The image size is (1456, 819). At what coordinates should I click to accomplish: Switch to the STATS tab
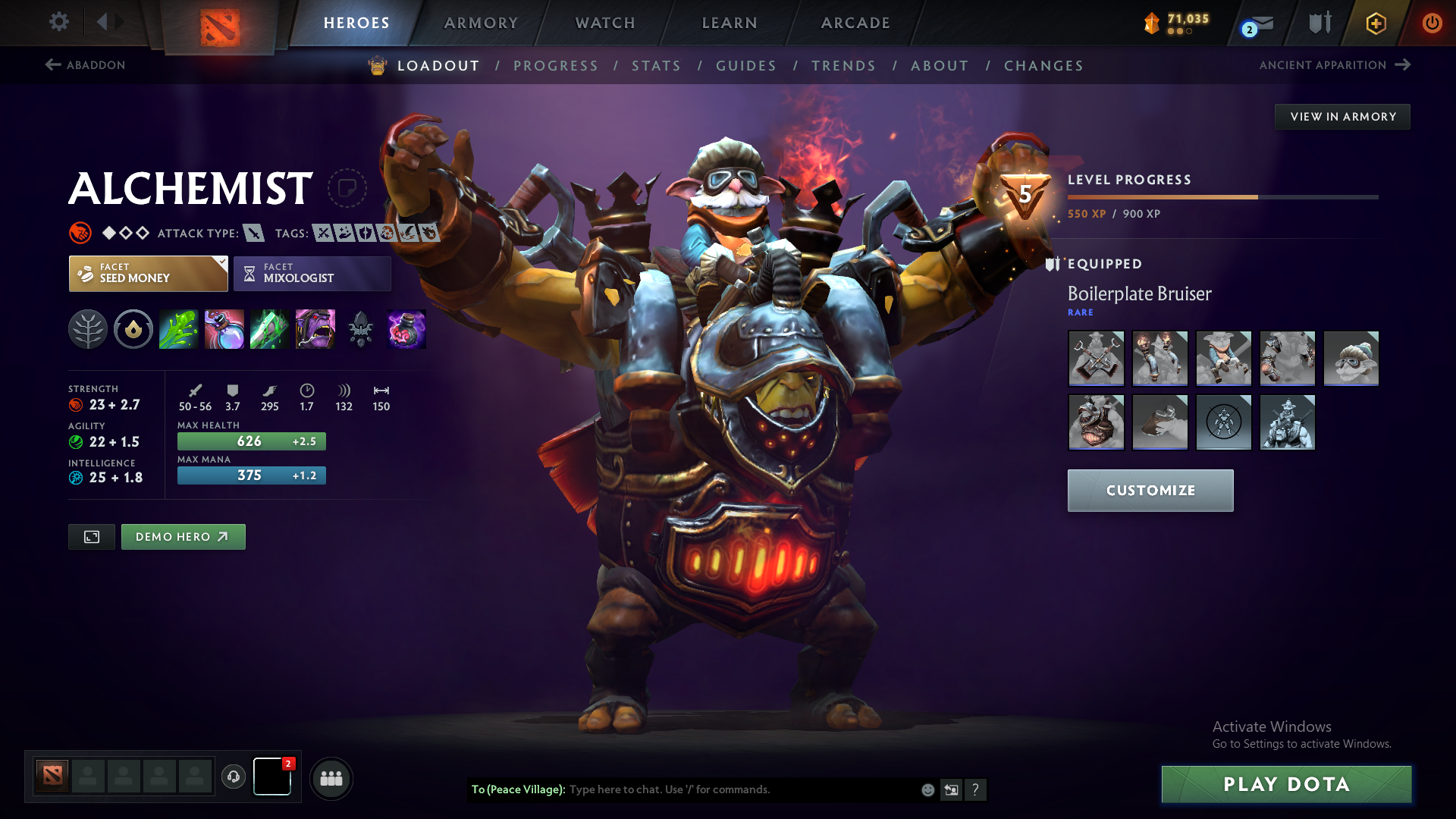coord(657,66)
